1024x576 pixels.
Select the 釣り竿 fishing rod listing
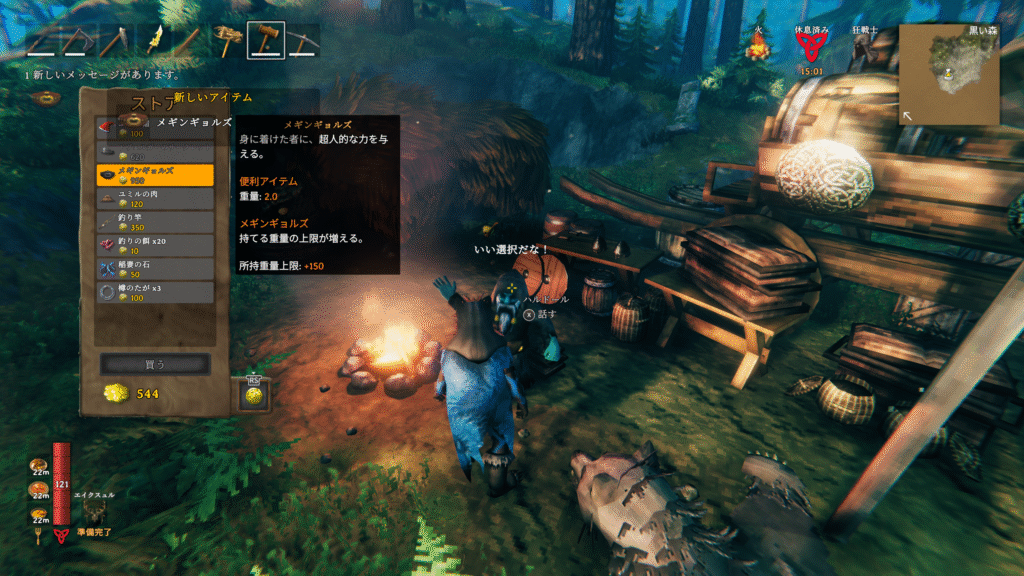click(155, 222)
